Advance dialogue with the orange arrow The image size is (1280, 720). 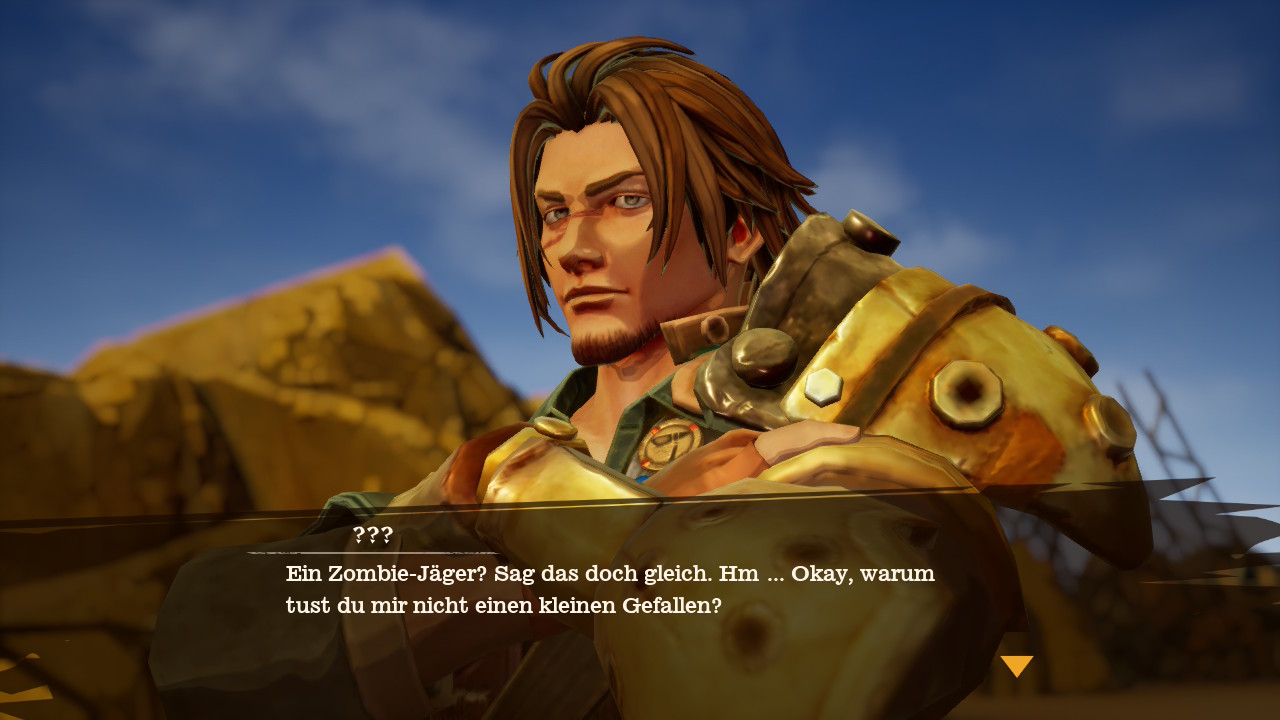pos(1016,665)
